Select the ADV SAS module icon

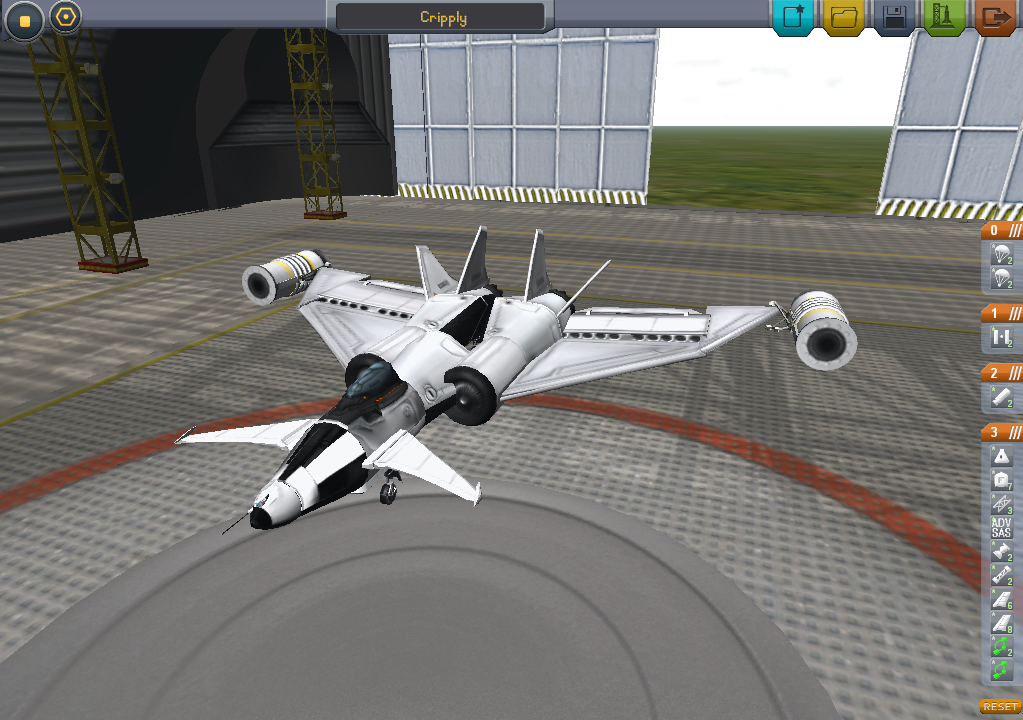click(x=1001, y=528)
